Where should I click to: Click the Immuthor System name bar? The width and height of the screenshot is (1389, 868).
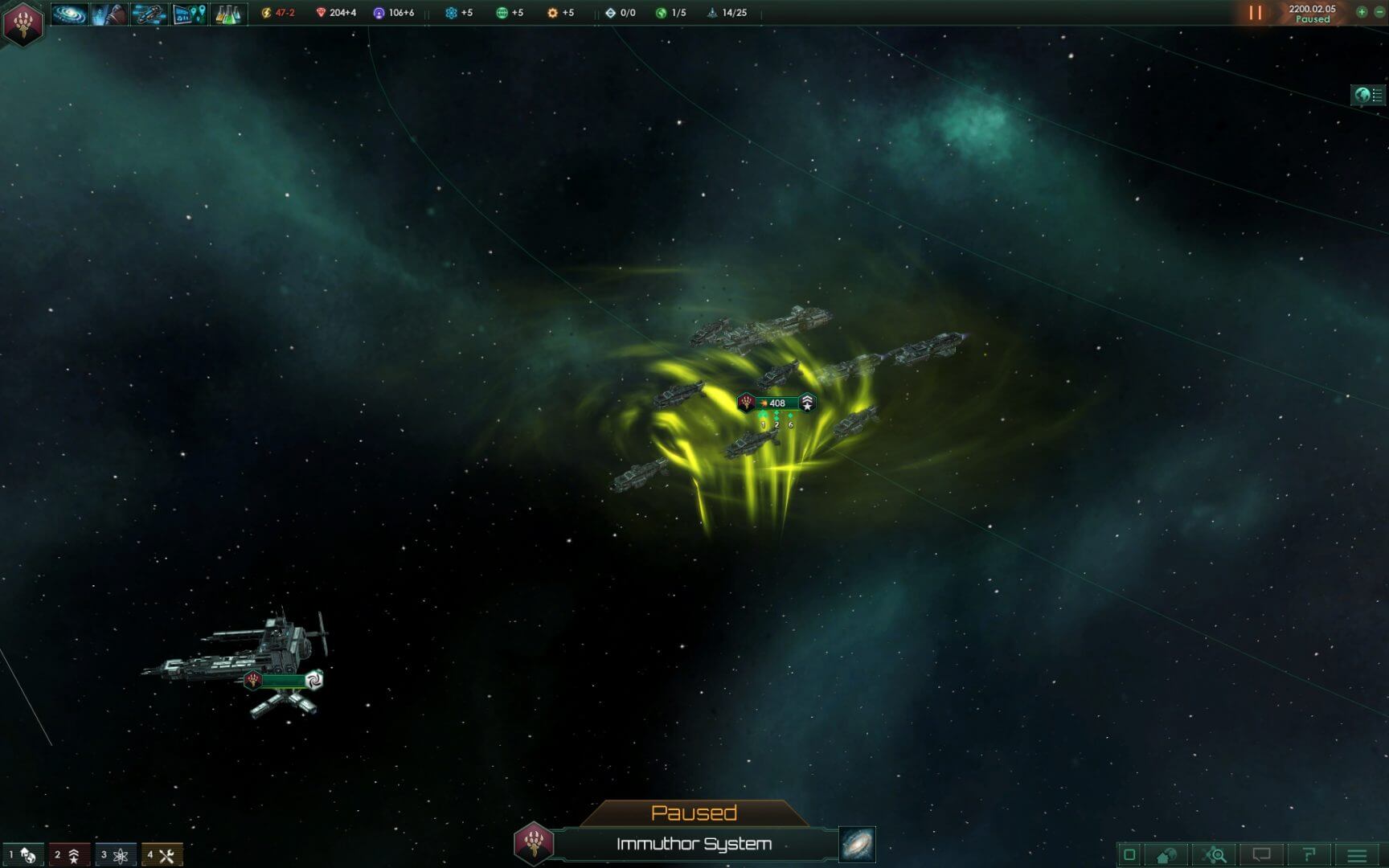tap(694, 844)
